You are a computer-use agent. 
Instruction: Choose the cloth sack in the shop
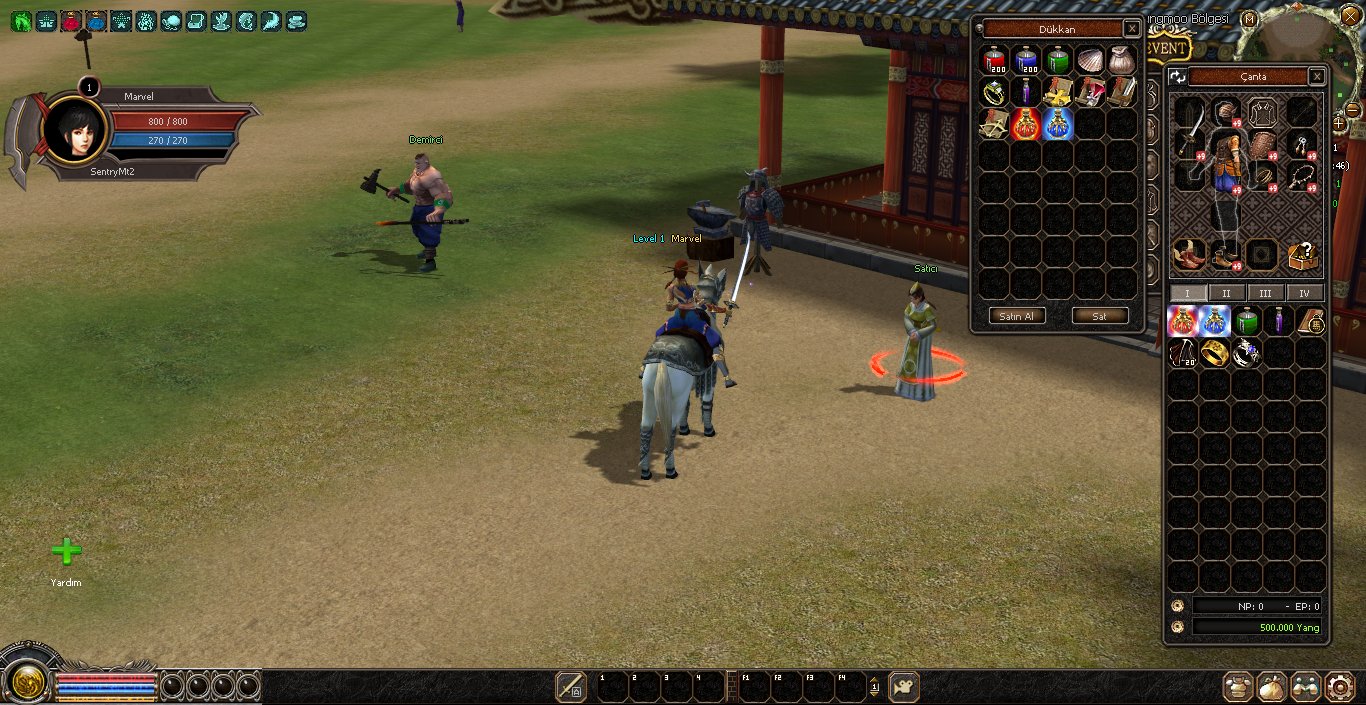pos(1121,61)
